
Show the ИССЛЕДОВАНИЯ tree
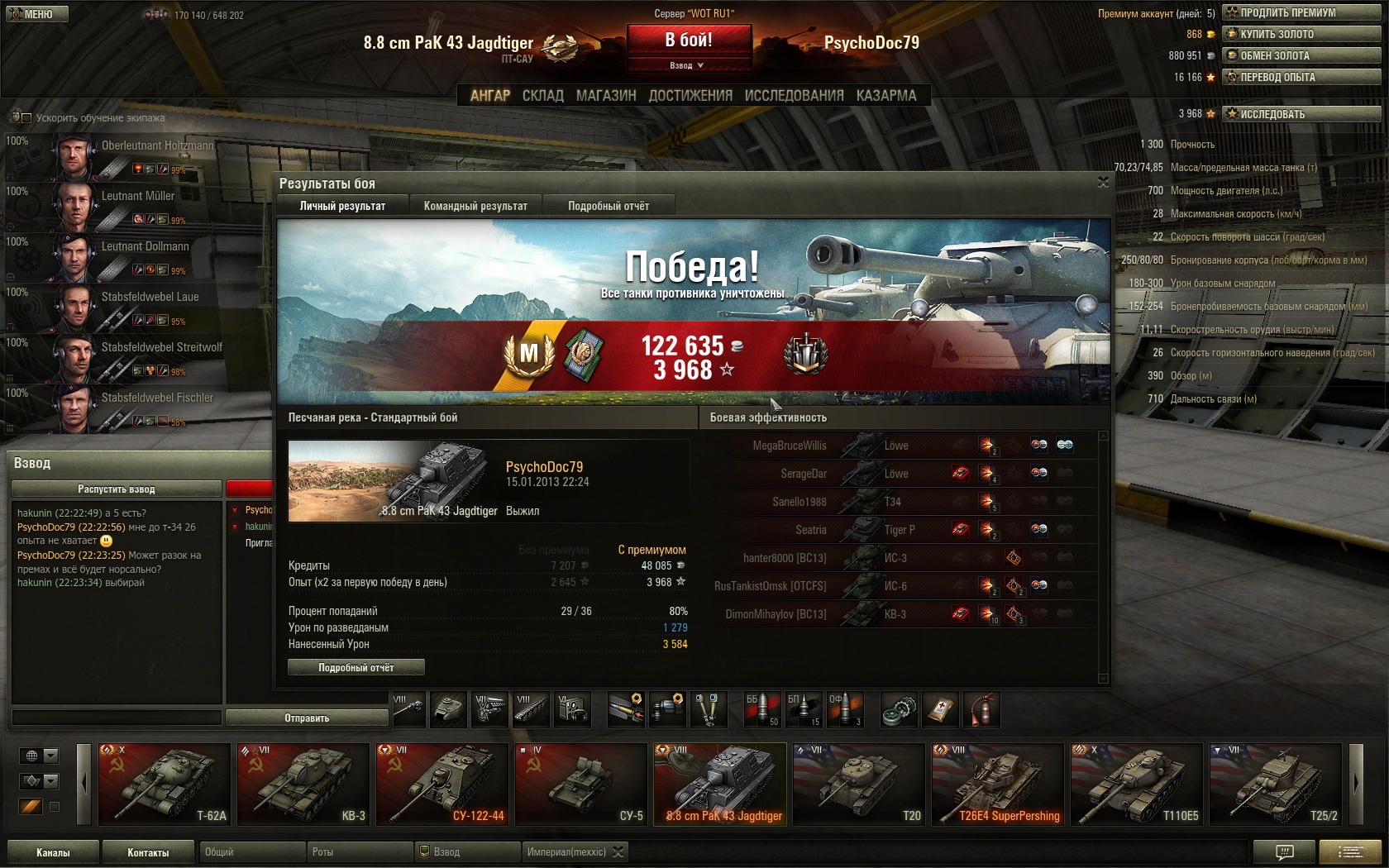(x=794, y=96)
